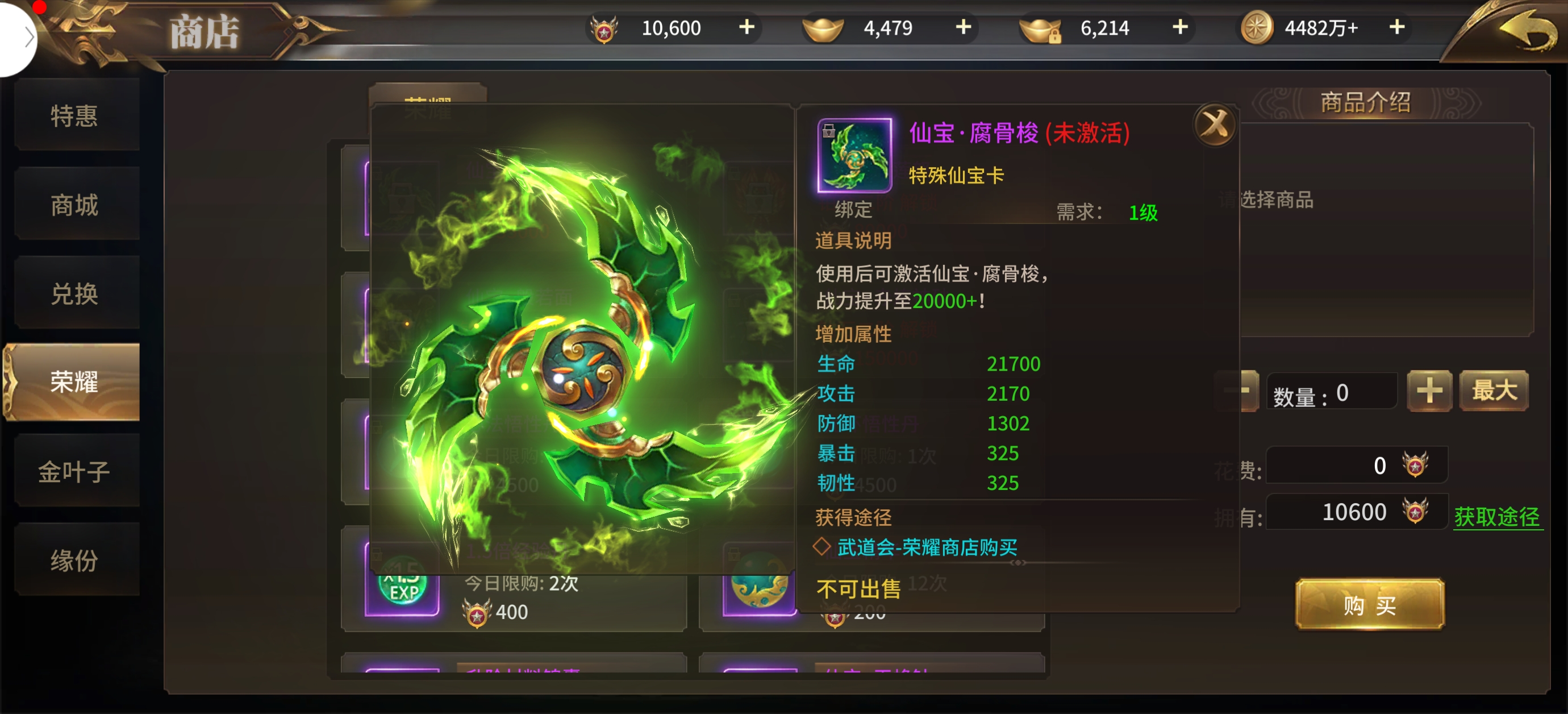1568x714 pixels.
Task: Open the 获取途径 link
Action: 1497,517
